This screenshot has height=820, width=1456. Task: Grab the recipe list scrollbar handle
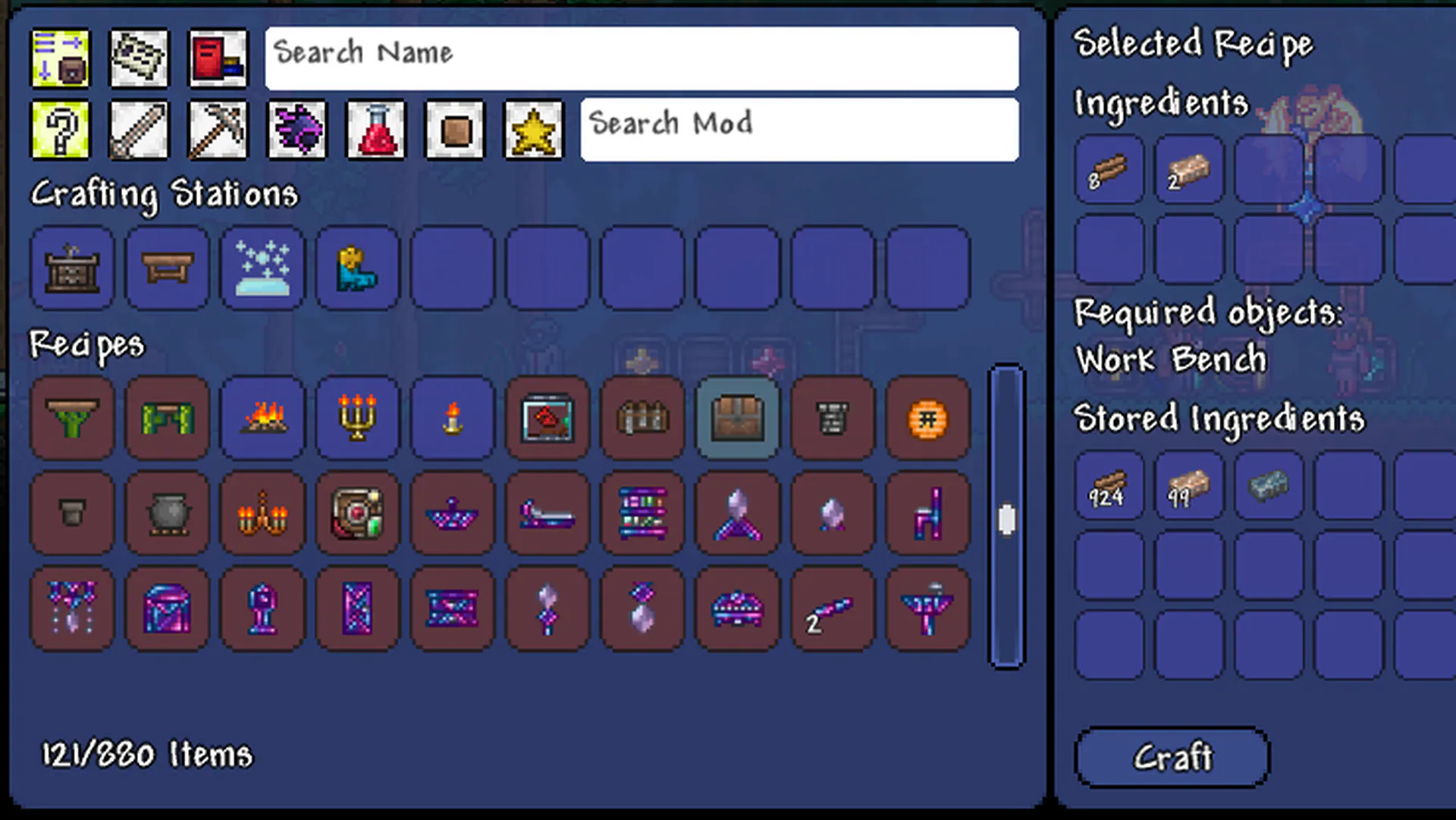point(1007,520)
